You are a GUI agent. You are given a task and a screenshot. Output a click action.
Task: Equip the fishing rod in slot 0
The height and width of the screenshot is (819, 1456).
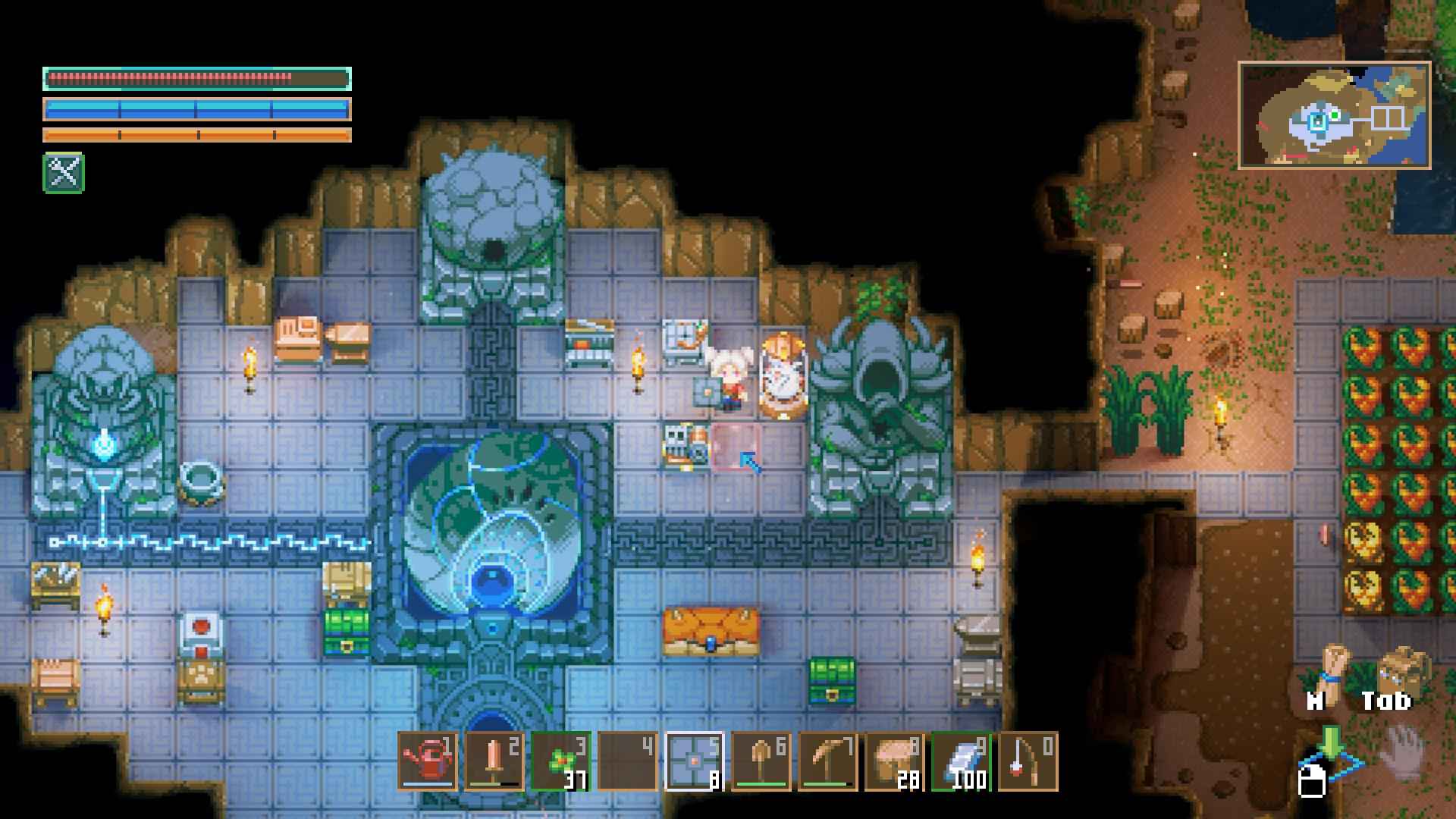tap(1028, 761)
